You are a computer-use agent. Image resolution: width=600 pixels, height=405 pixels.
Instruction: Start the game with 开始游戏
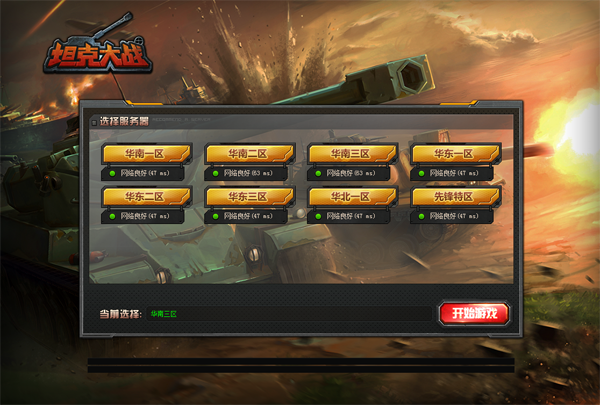[475, 313]
